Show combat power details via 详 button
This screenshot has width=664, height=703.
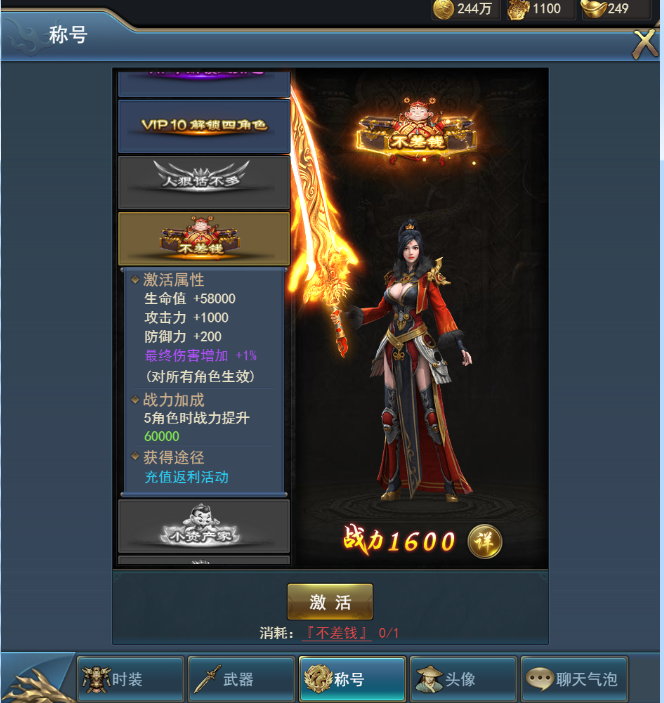(485, 541)
